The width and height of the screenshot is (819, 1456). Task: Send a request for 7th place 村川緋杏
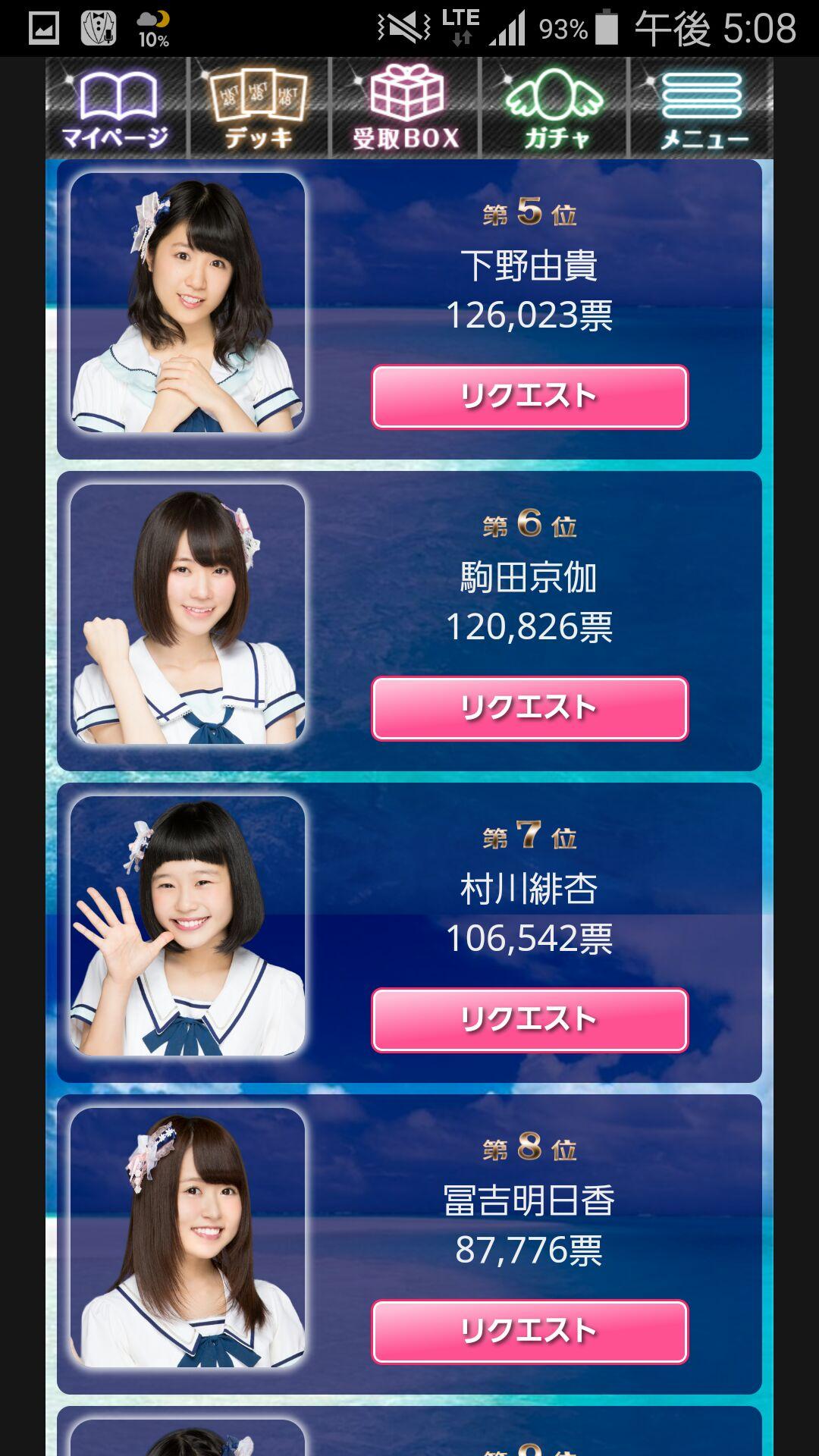[x=529, y=1020]
